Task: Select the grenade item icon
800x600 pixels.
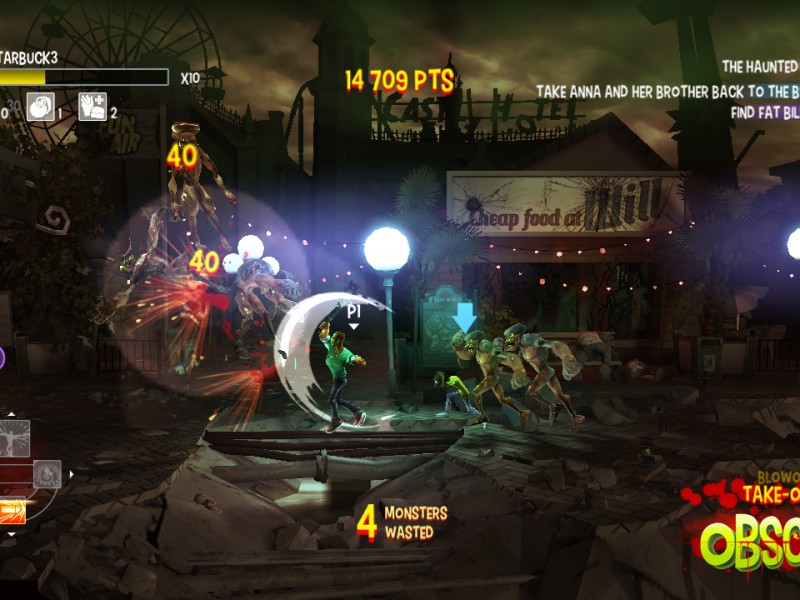Action: [x=41, y=106]
